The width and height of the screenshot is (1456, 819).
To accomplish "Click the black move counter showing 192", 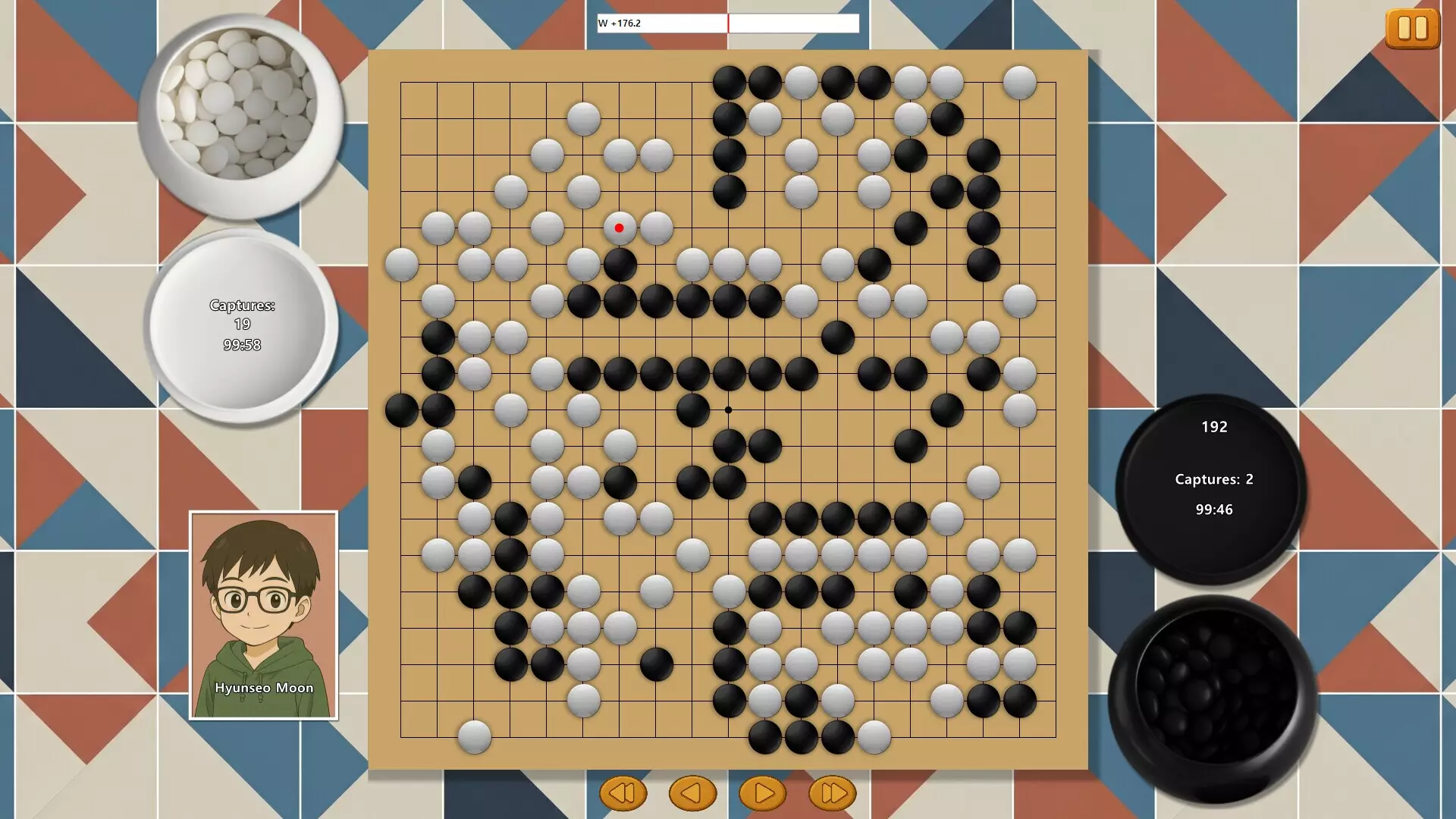I will click(x=1214, y=427).
